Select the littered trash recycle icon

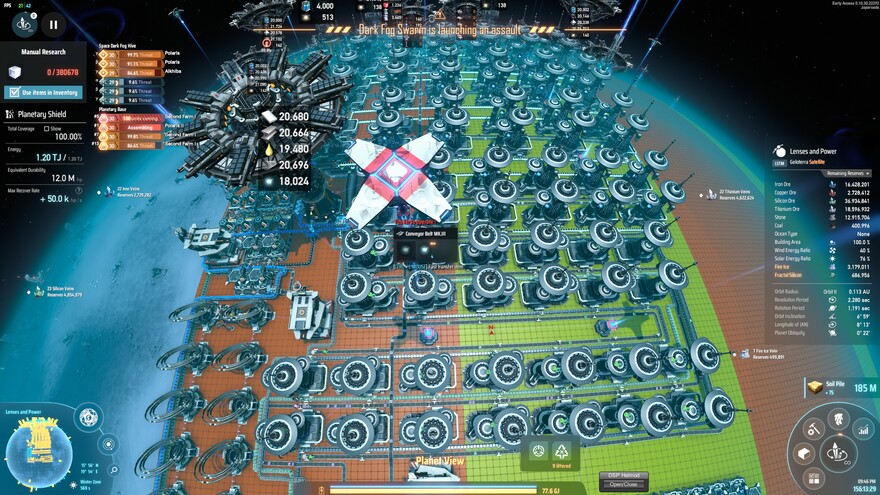pos(561,451)
